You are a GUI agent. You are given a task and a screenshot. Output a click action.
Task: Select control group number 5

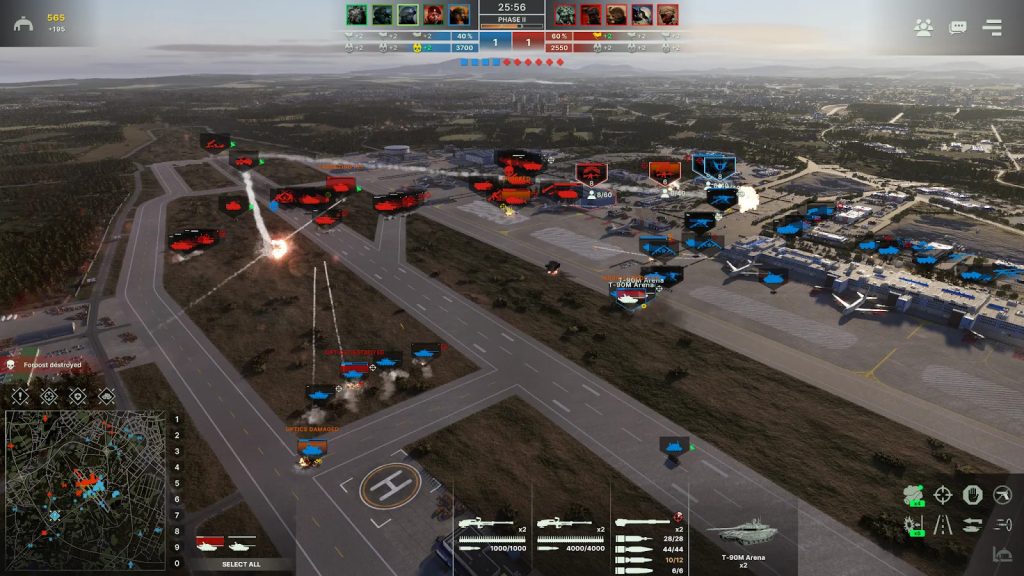pos(177,484)
